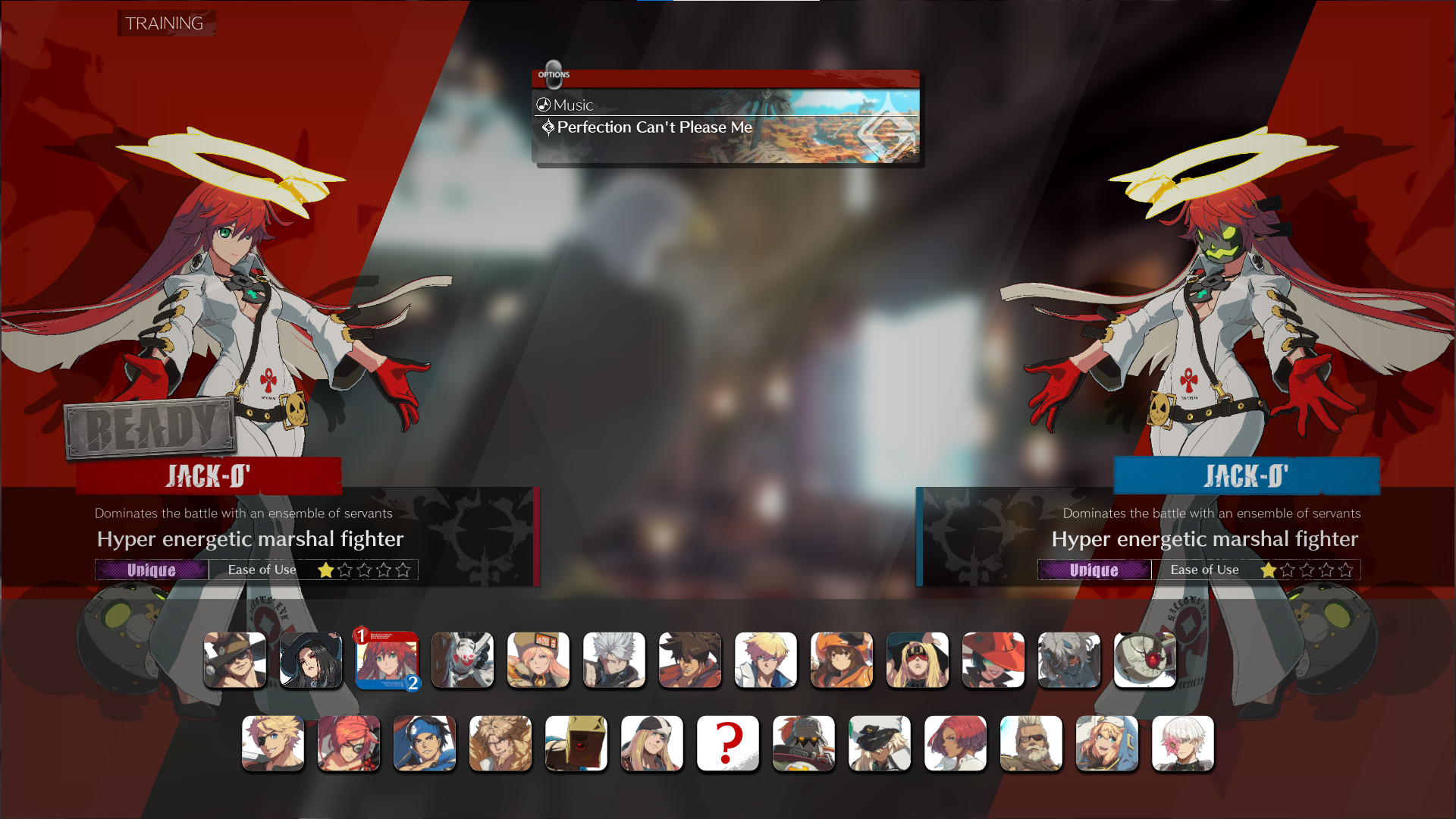Screen dimensions: 1456x819
Task: Choose Baiken's eyepatch portrait
Action: click(x=349, y=743)
